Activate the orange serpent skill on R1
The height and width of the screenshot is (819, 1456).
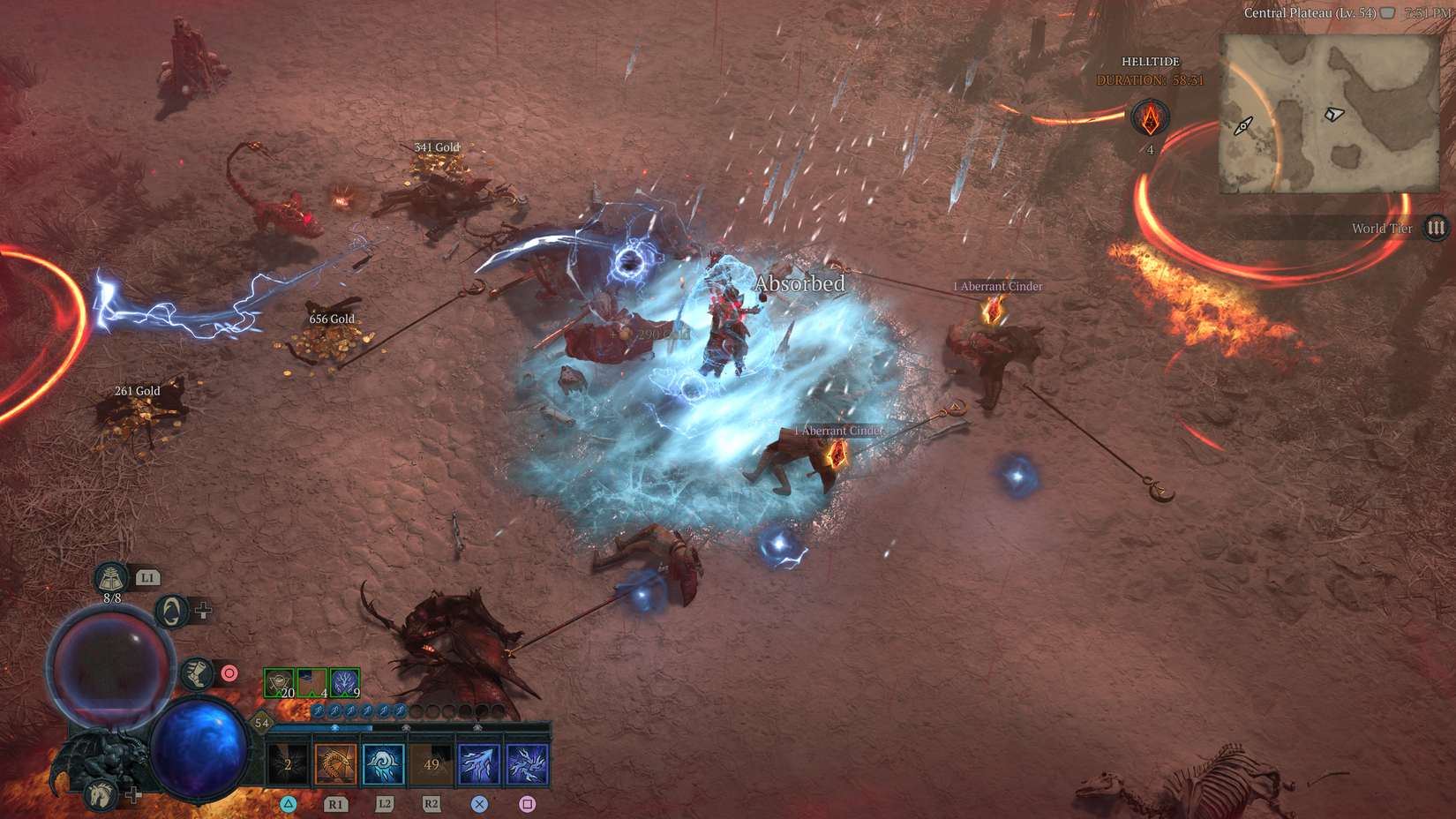pos(334,764)
